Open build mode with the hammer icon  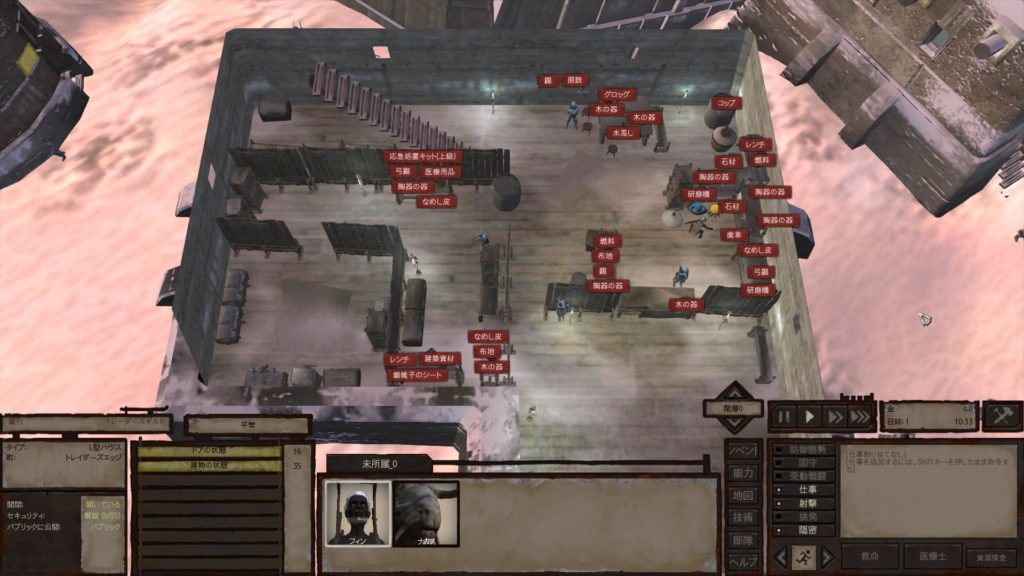[x=1001, y=416]
